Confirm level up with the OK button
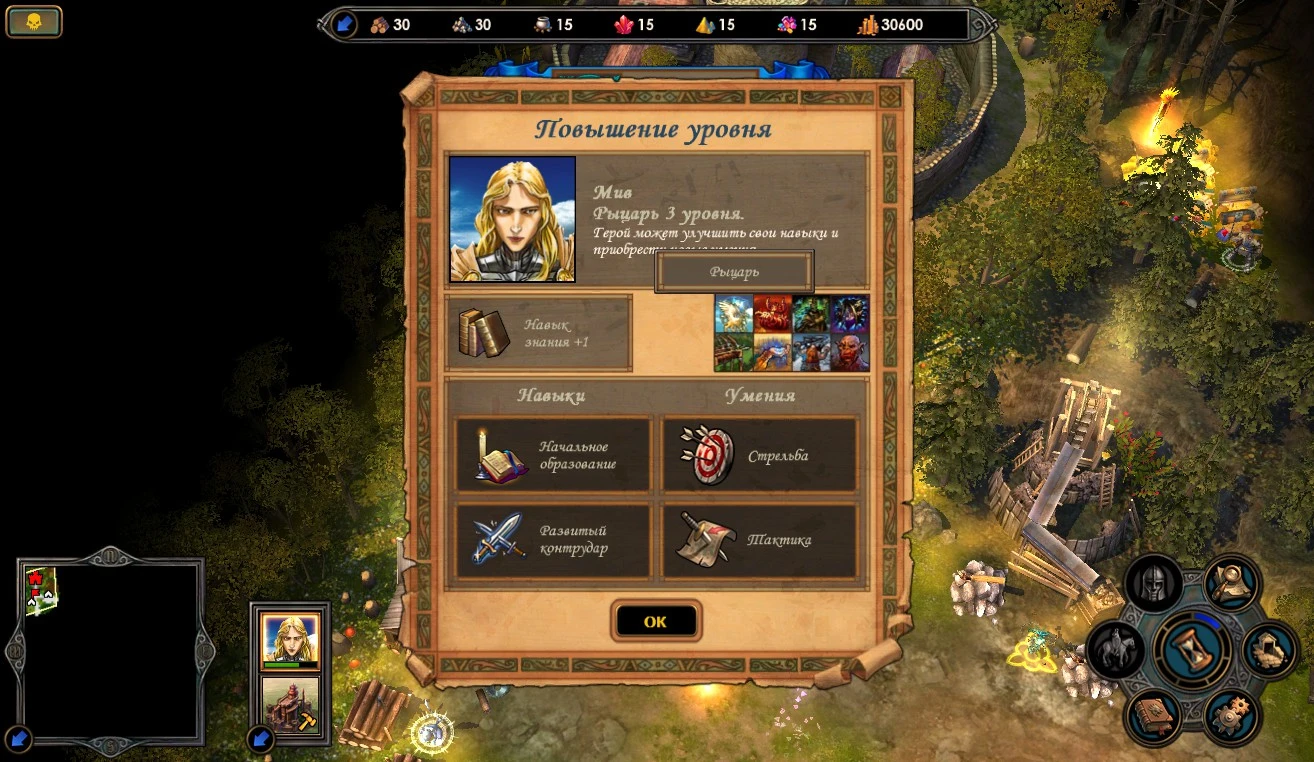This screenshot has height=762, width=1314. click(x=657, y=620)
